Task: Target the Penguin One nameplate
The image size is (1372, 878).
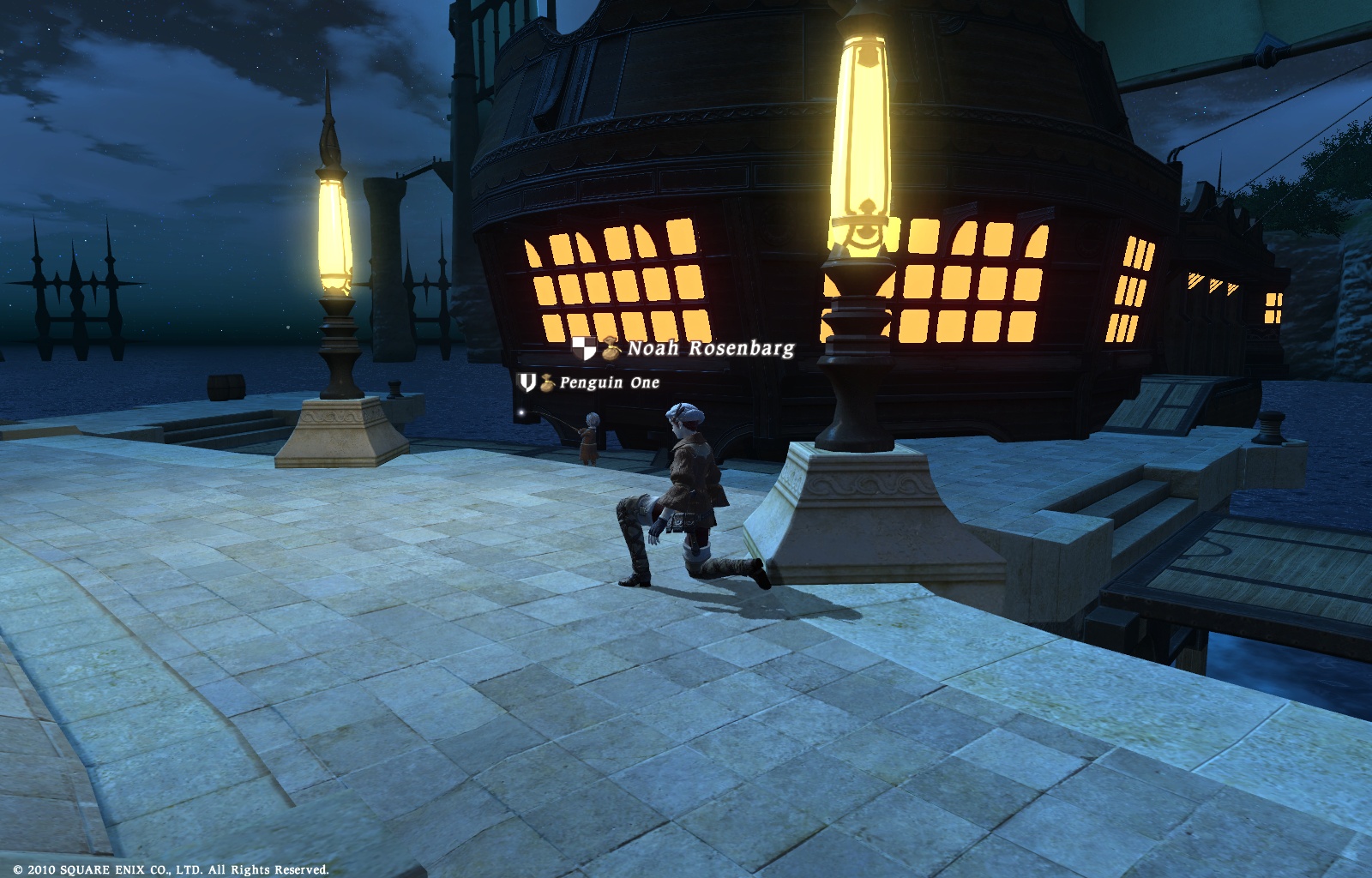Action: coord(609,382)
